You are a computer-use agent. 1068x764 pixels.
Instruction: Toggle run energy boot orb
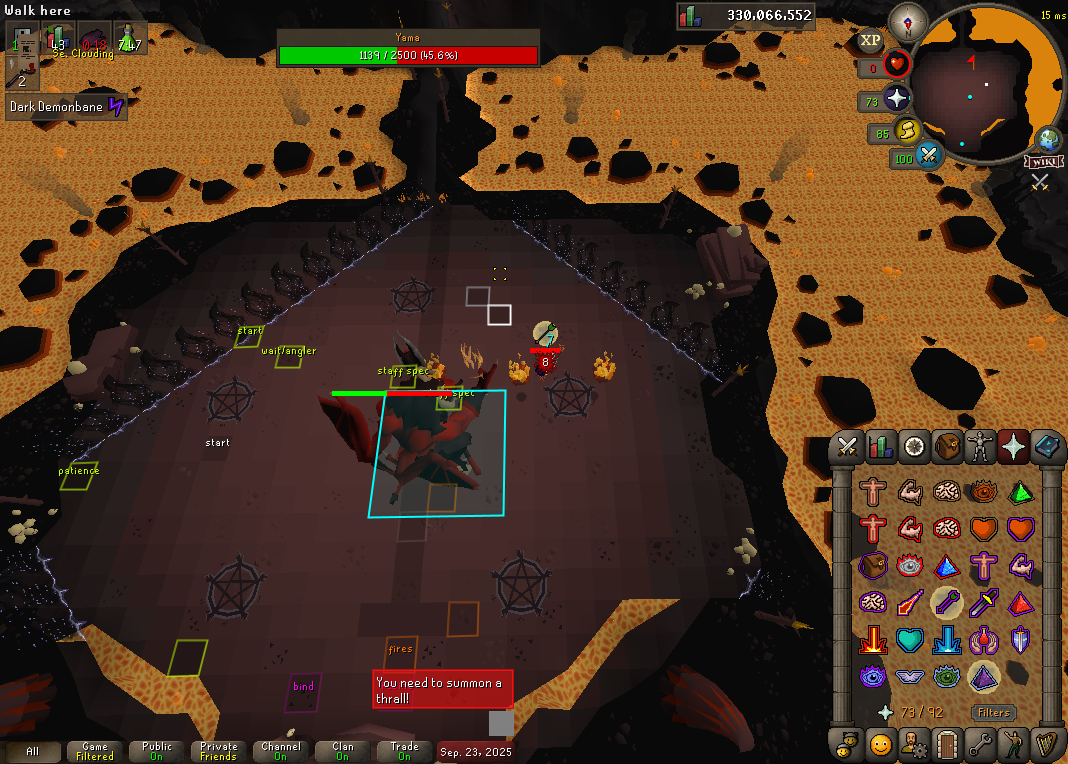tap(906, 131)
